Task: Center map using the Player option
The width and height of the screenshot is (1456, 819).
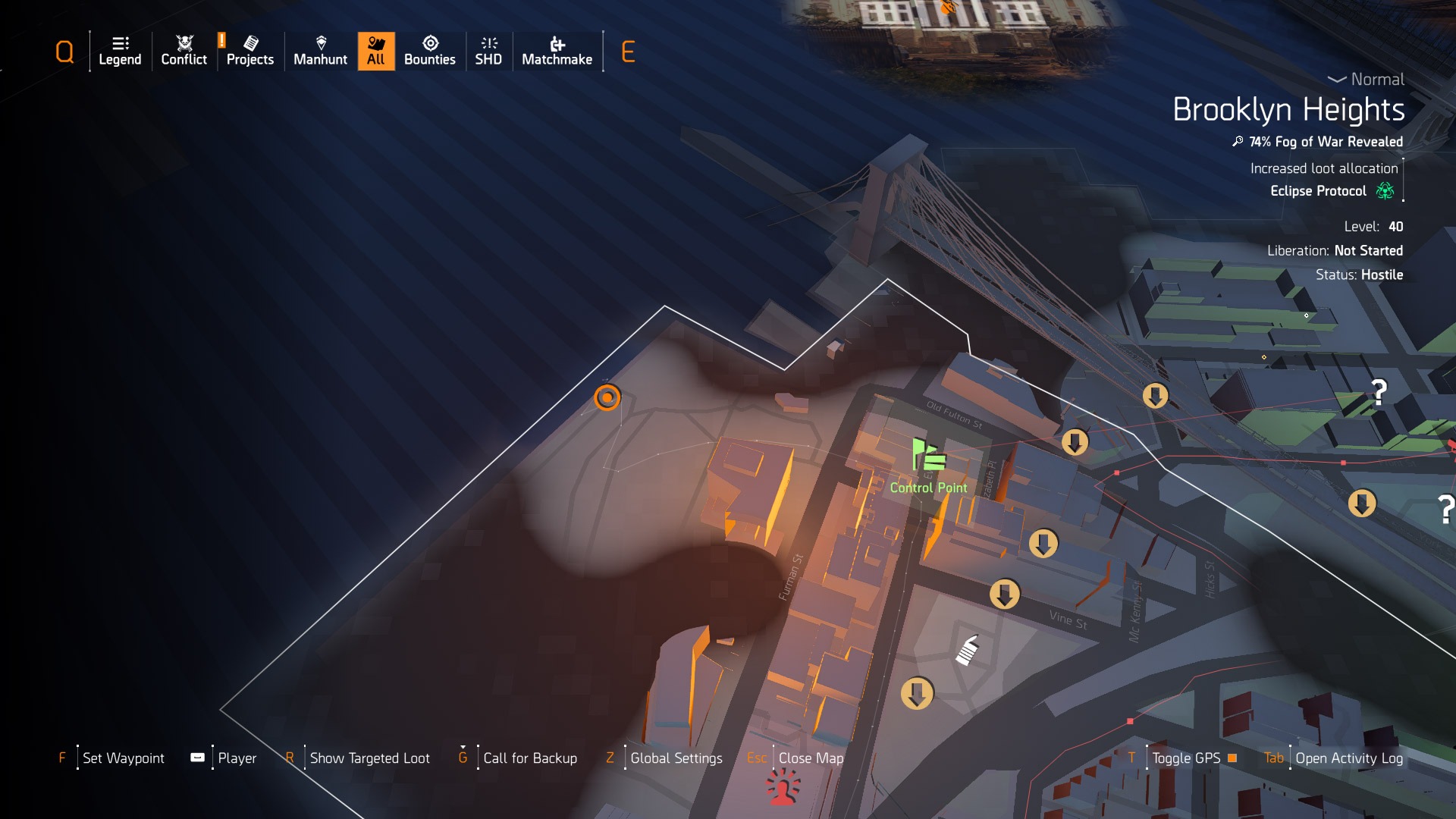Action: pos(237,758)
